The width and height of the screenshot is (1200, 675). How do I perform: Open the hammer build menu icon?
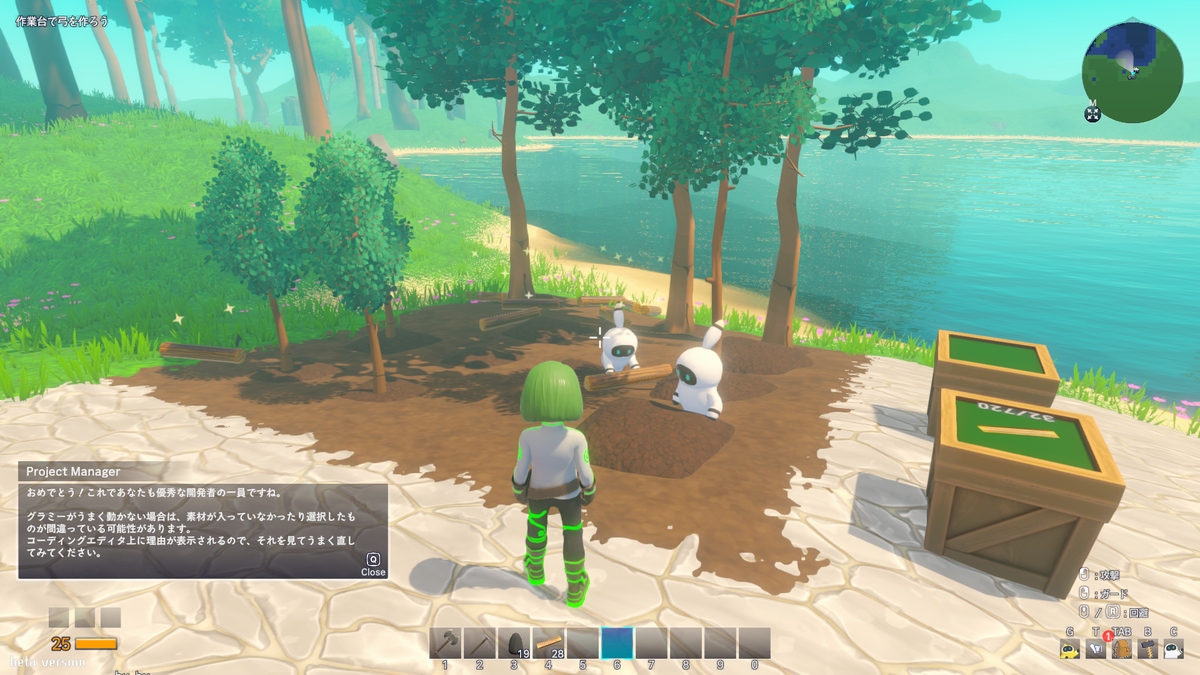(1148, 649)
